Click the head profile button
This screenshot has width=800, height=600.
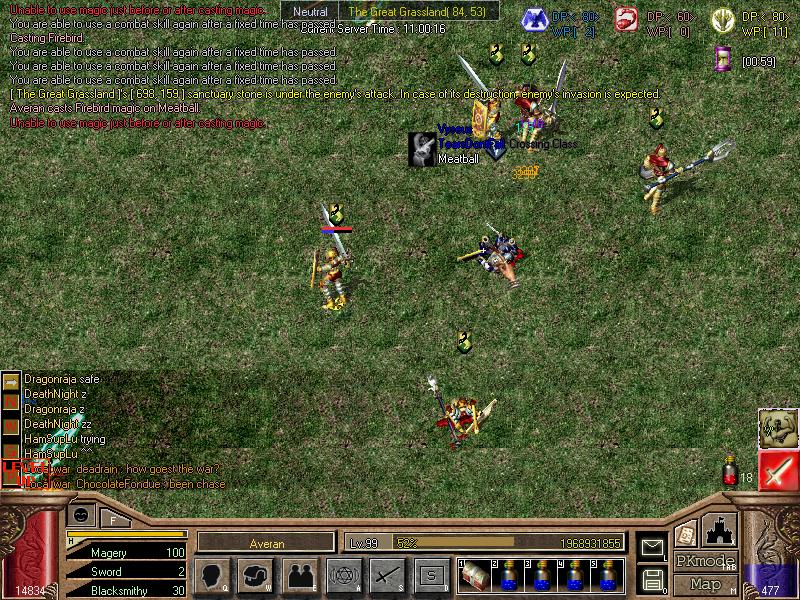213,576
